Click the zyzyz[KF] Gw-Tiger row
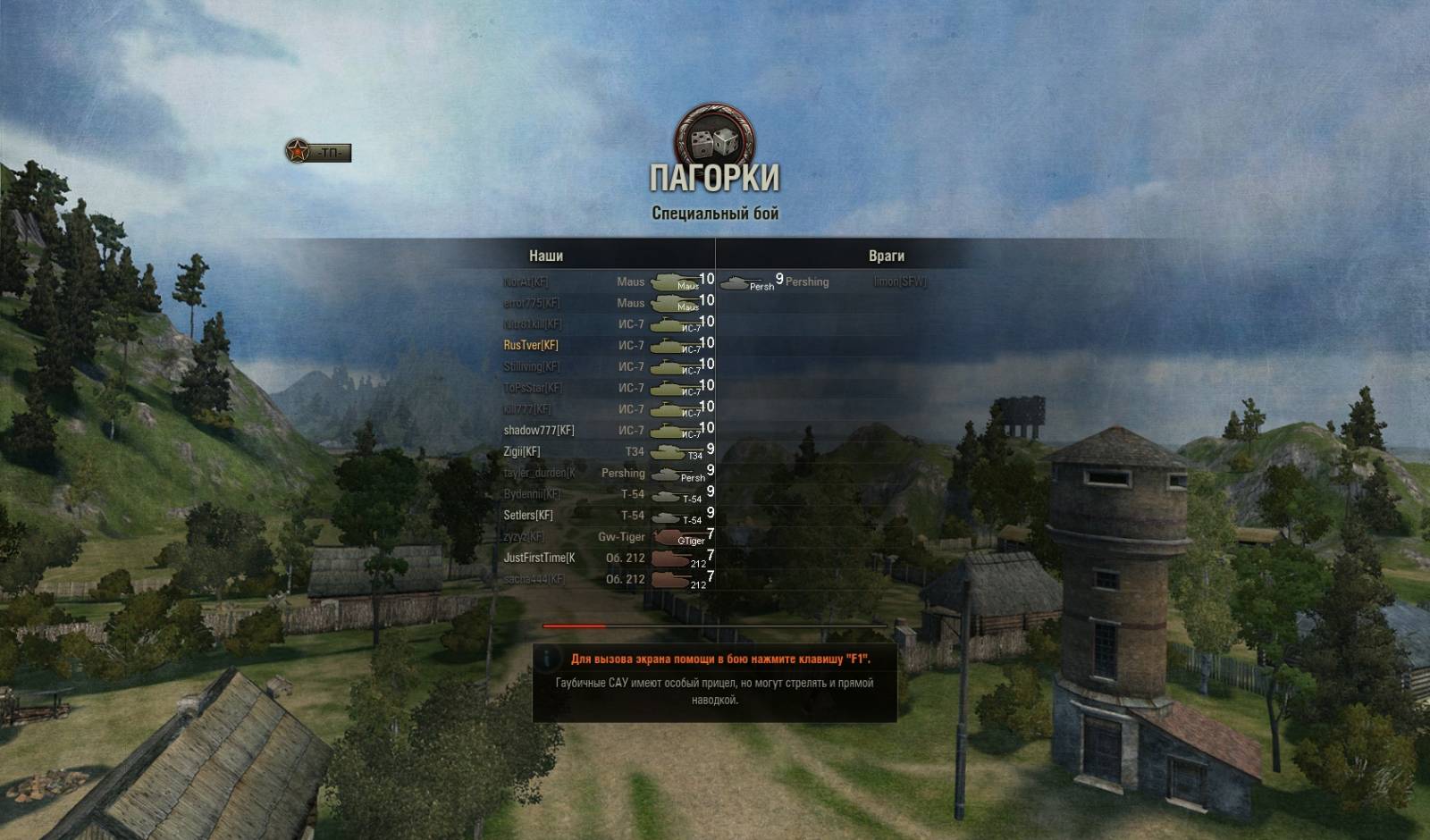The image size is (1430, 840). click(524, 537)
